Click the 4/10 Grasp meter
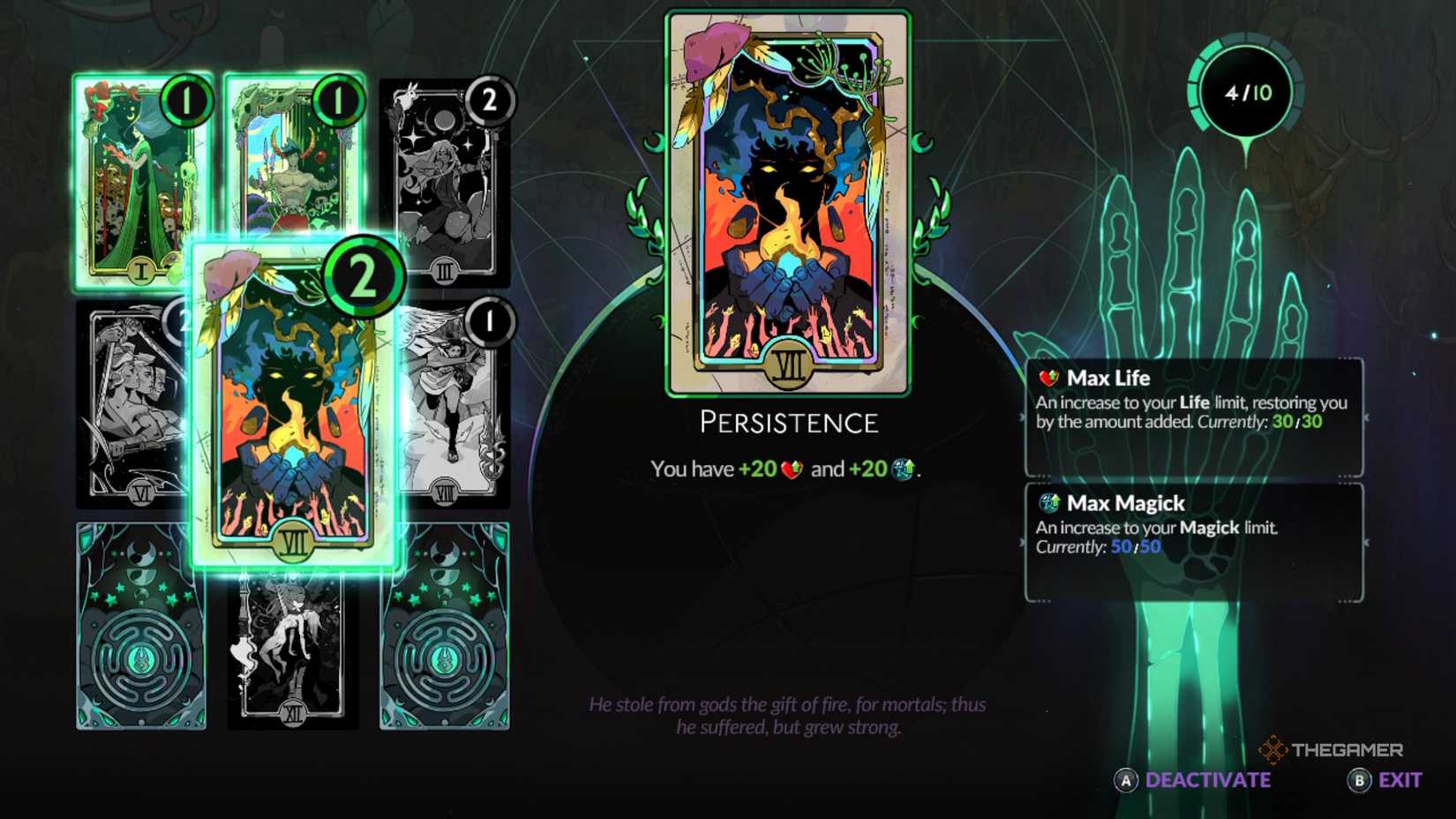 [x=1248, y=91]
